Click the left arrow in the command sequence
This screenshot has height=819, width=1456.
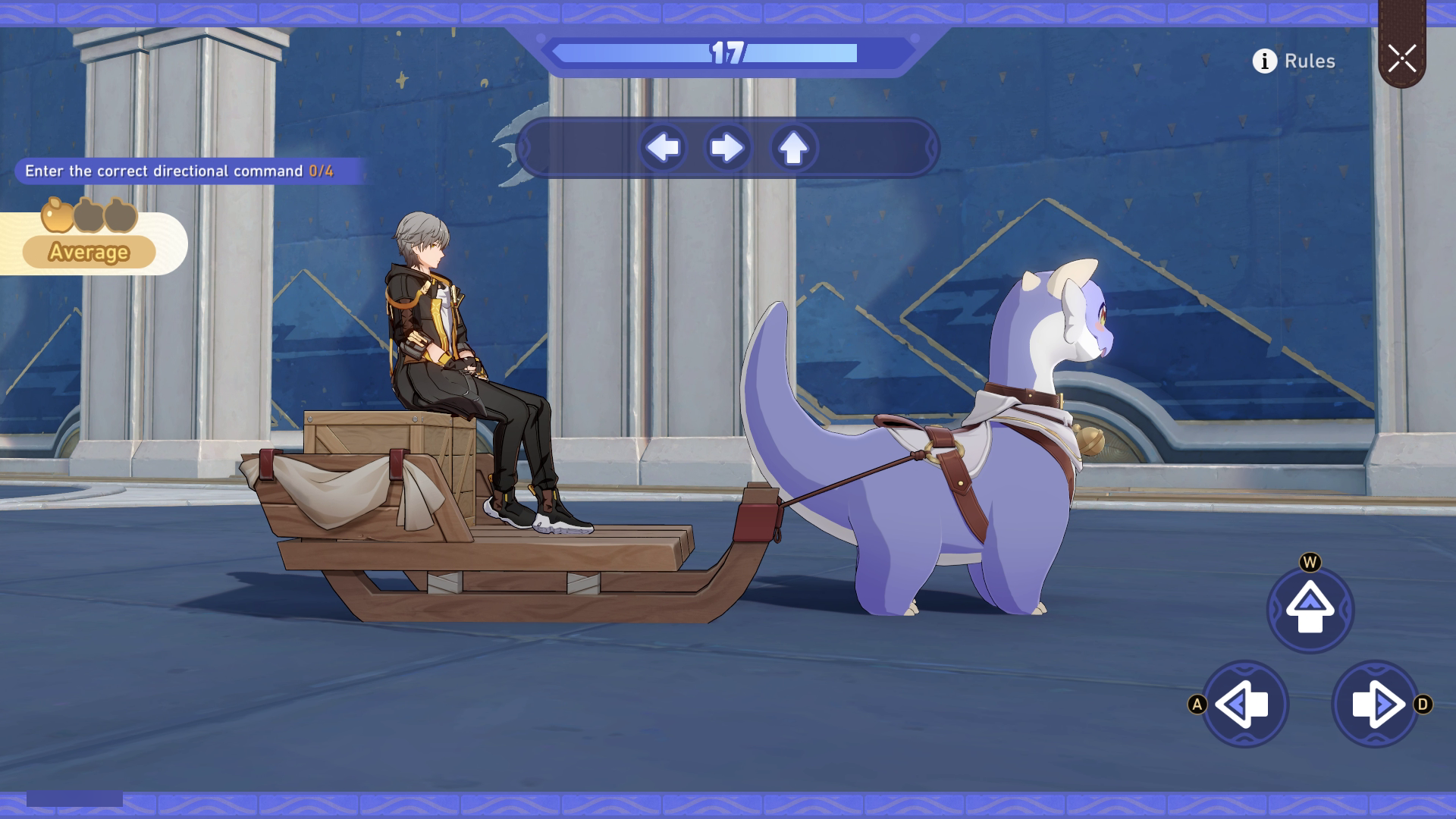tap(664, 149)
